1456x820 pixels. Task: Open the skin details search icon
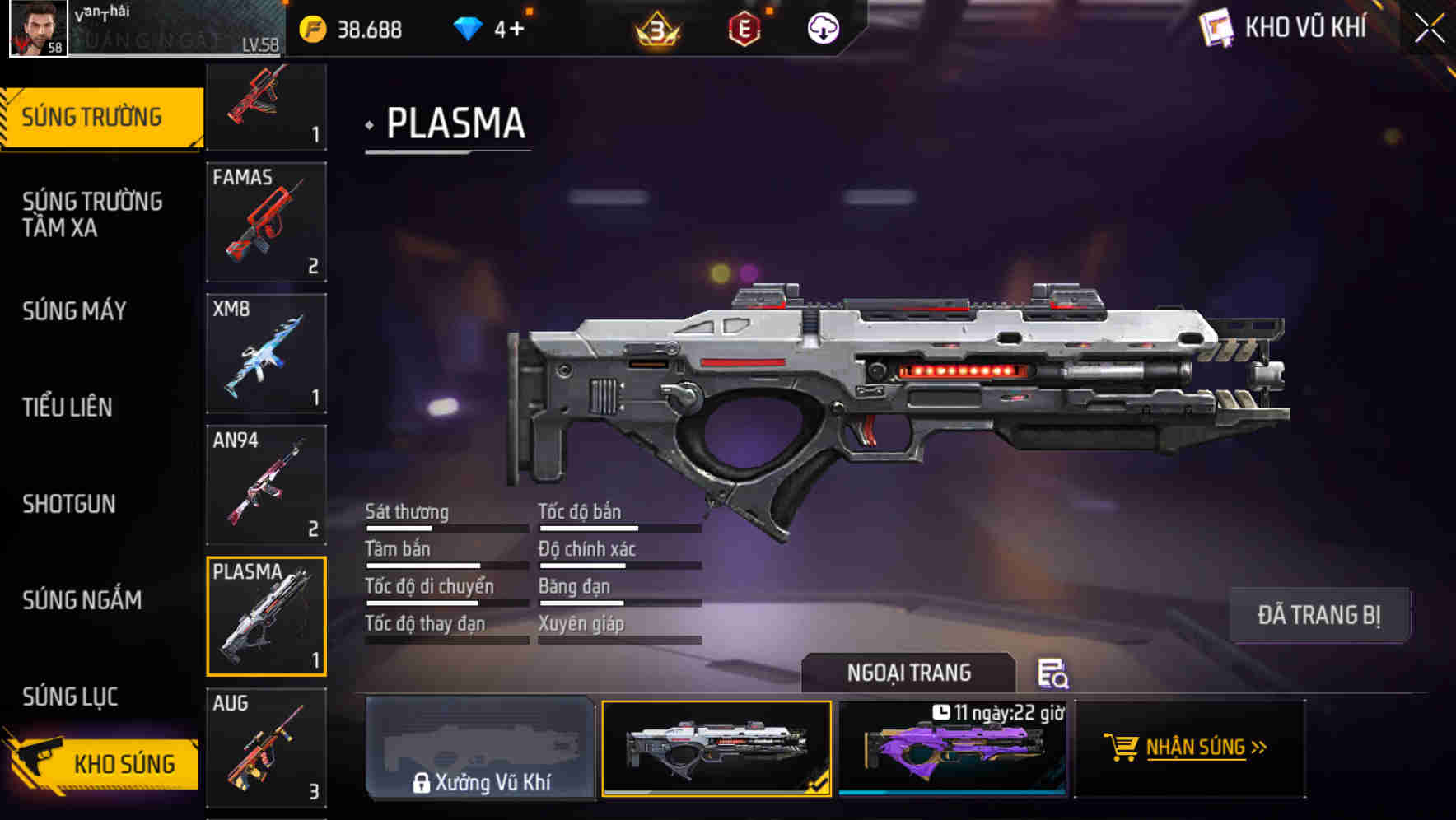coord(1052,673)
